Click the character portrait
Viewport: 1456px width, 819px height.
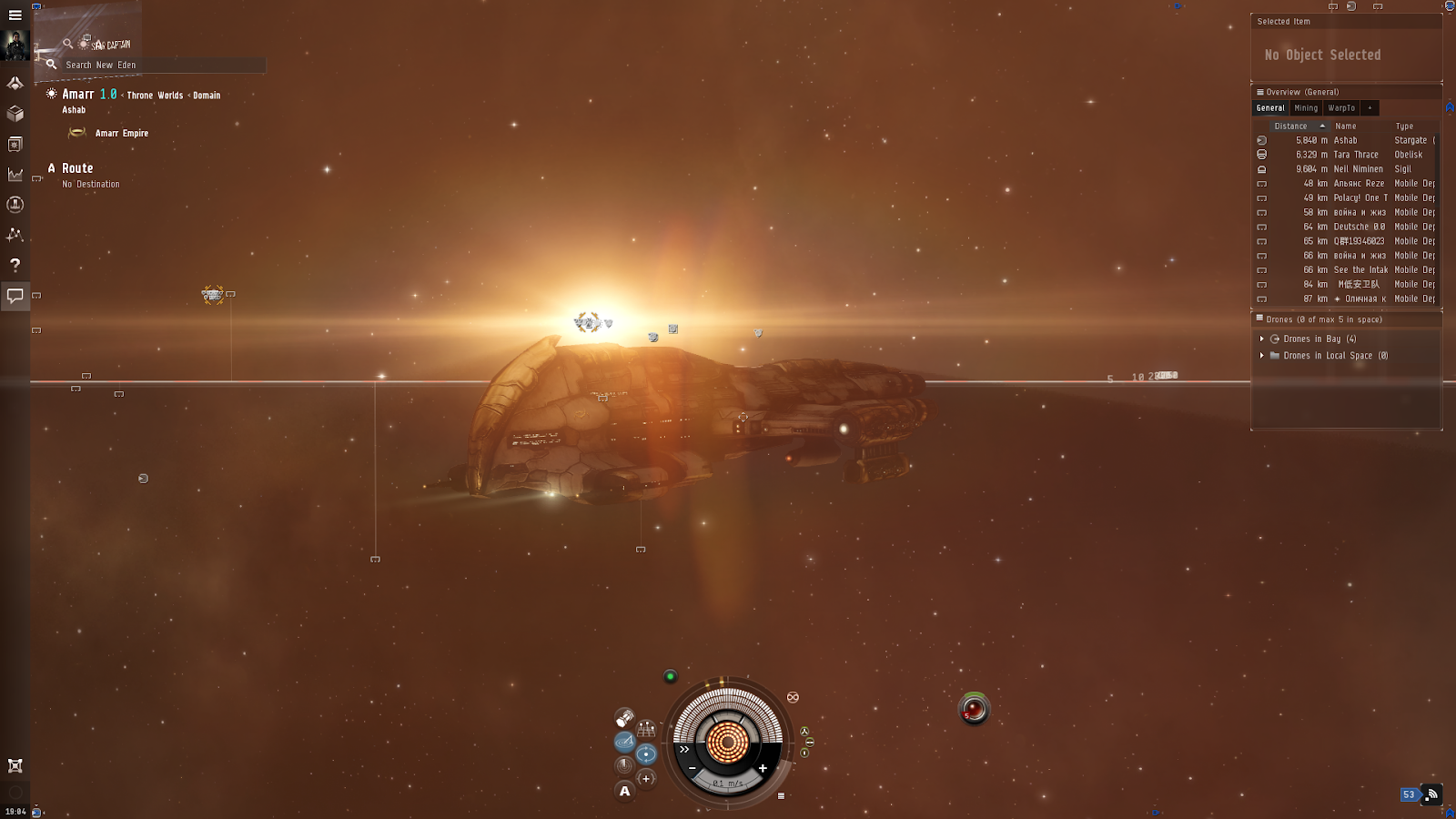tap(15, 45)
